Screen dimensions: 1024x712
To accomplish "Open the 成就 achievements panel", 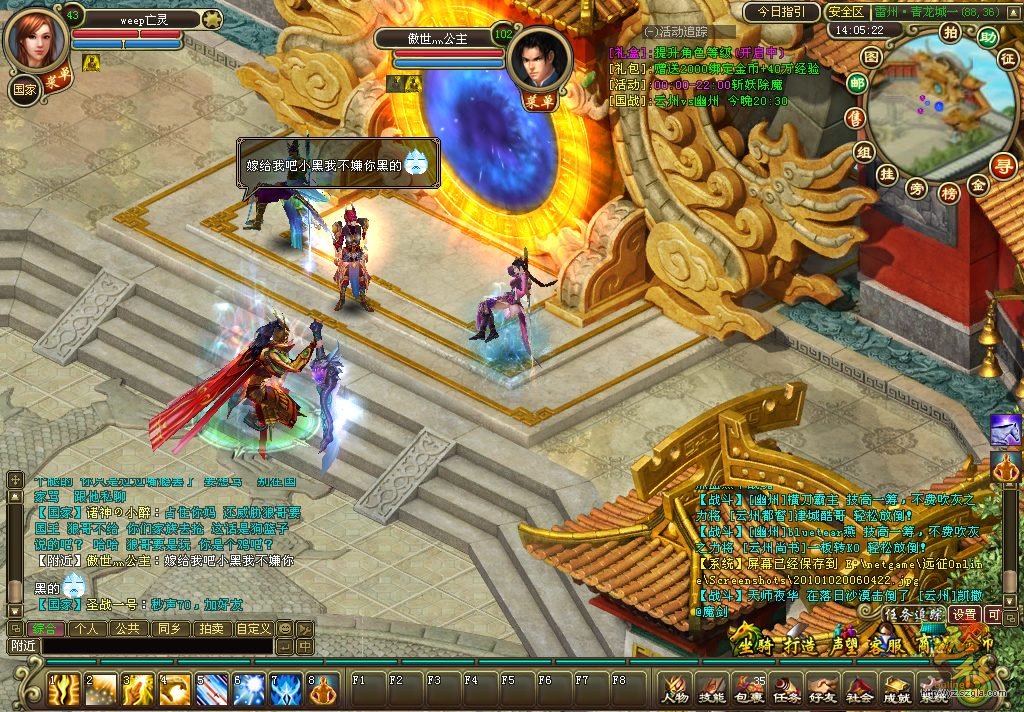I will (896, 689).
